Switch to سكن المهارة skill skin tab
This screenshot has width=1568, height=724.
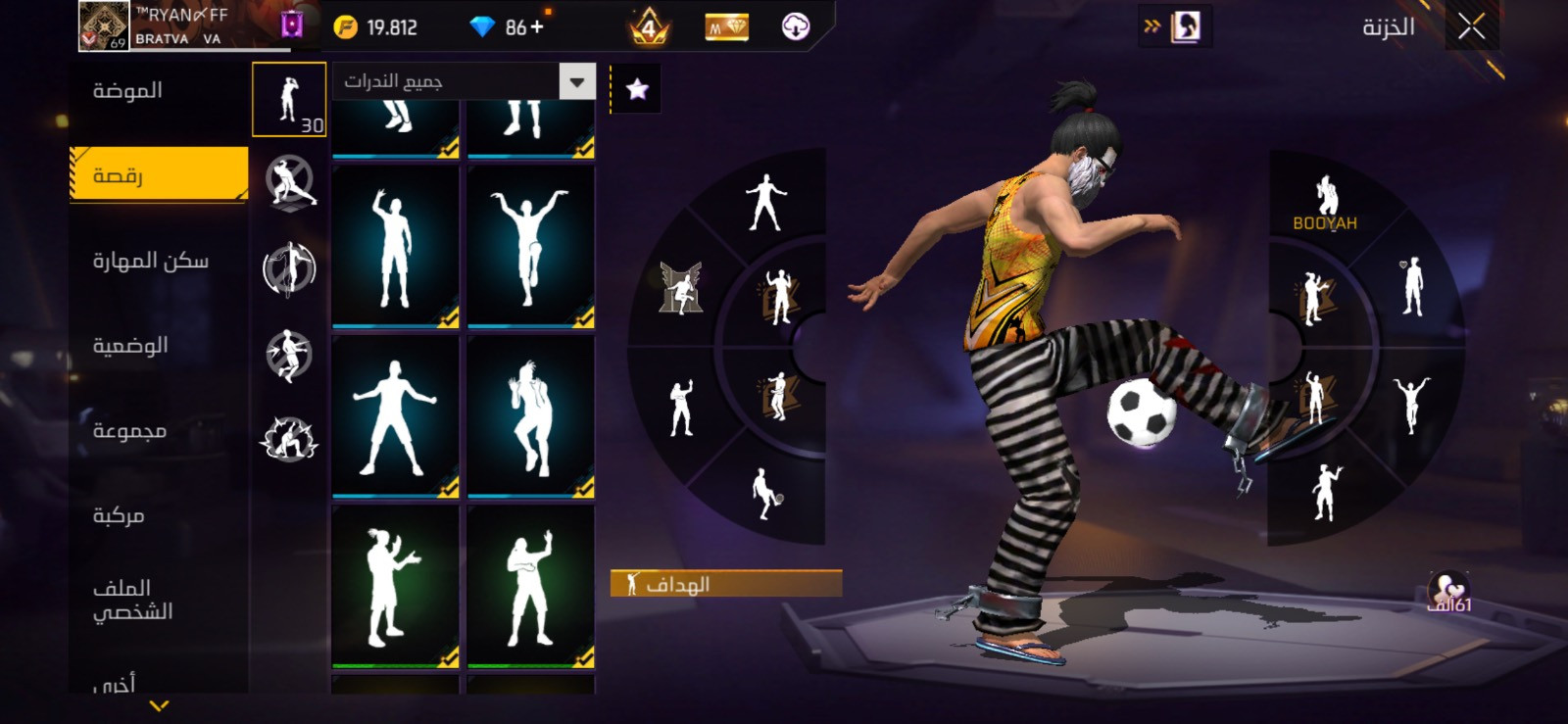tap(151, 261)
